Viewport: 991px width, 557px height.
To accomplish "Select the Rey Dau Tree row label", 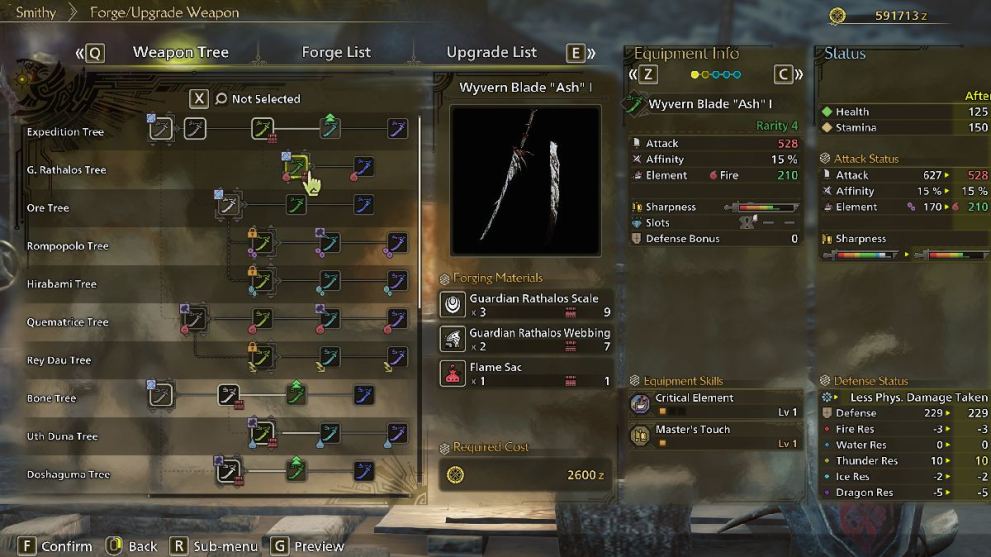I will [x=59, y=360].
